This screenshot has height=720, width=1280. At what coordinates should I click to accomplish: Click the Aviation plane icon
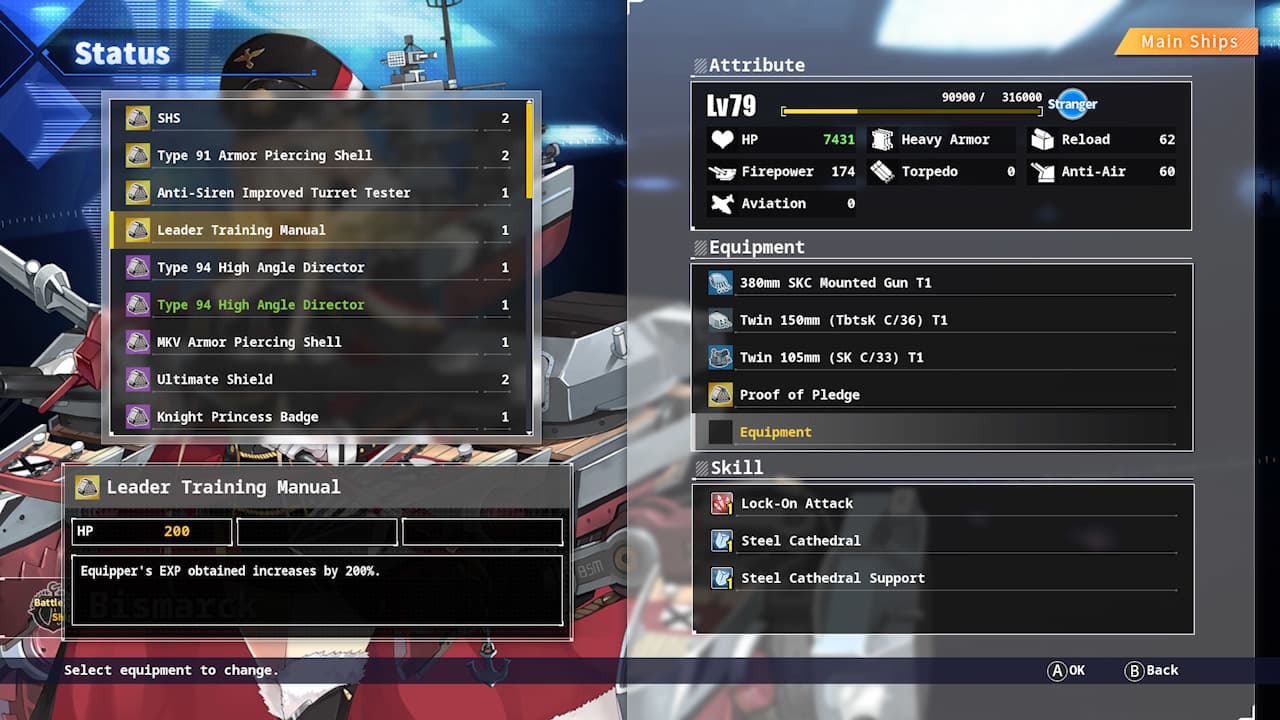coord(724,203)
